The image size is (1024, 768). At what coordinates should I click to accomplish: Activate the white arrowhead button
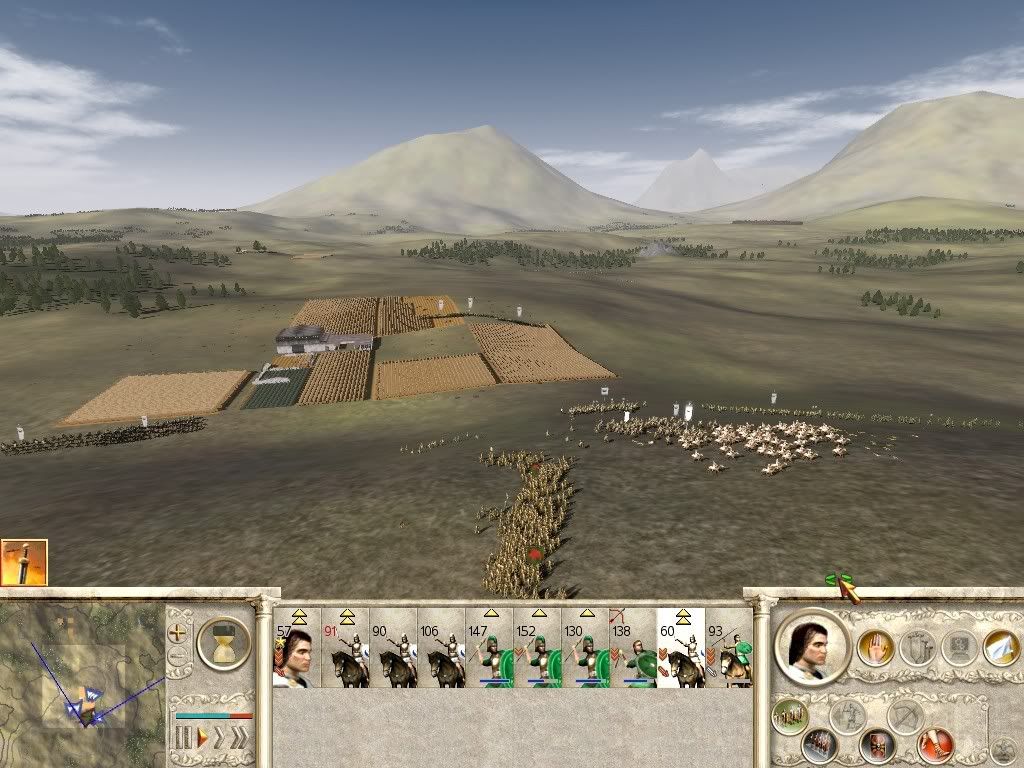pyautogui.click(x=1000, y=647)
